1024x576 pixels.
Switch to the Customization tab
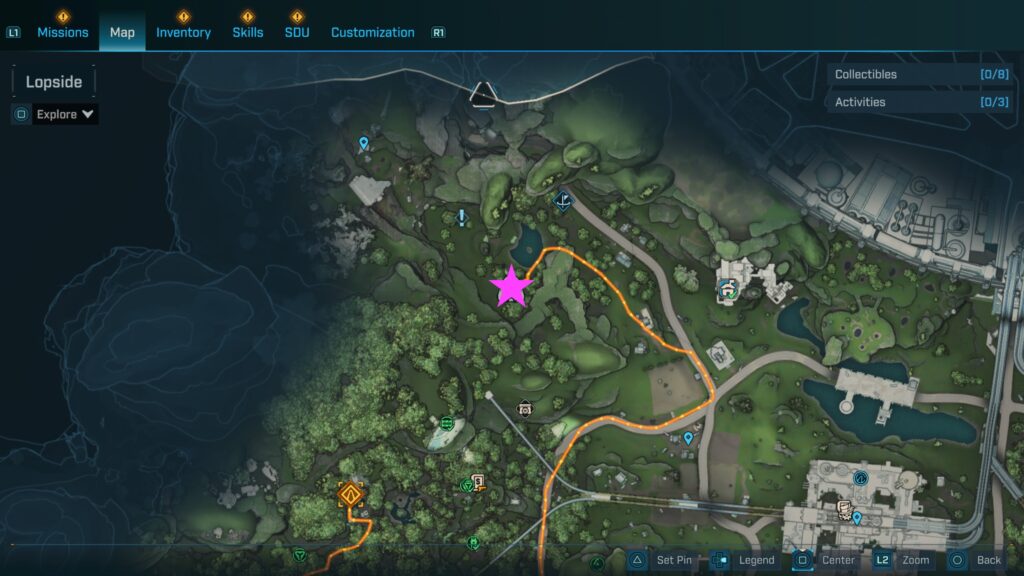[x=372, y=32]
